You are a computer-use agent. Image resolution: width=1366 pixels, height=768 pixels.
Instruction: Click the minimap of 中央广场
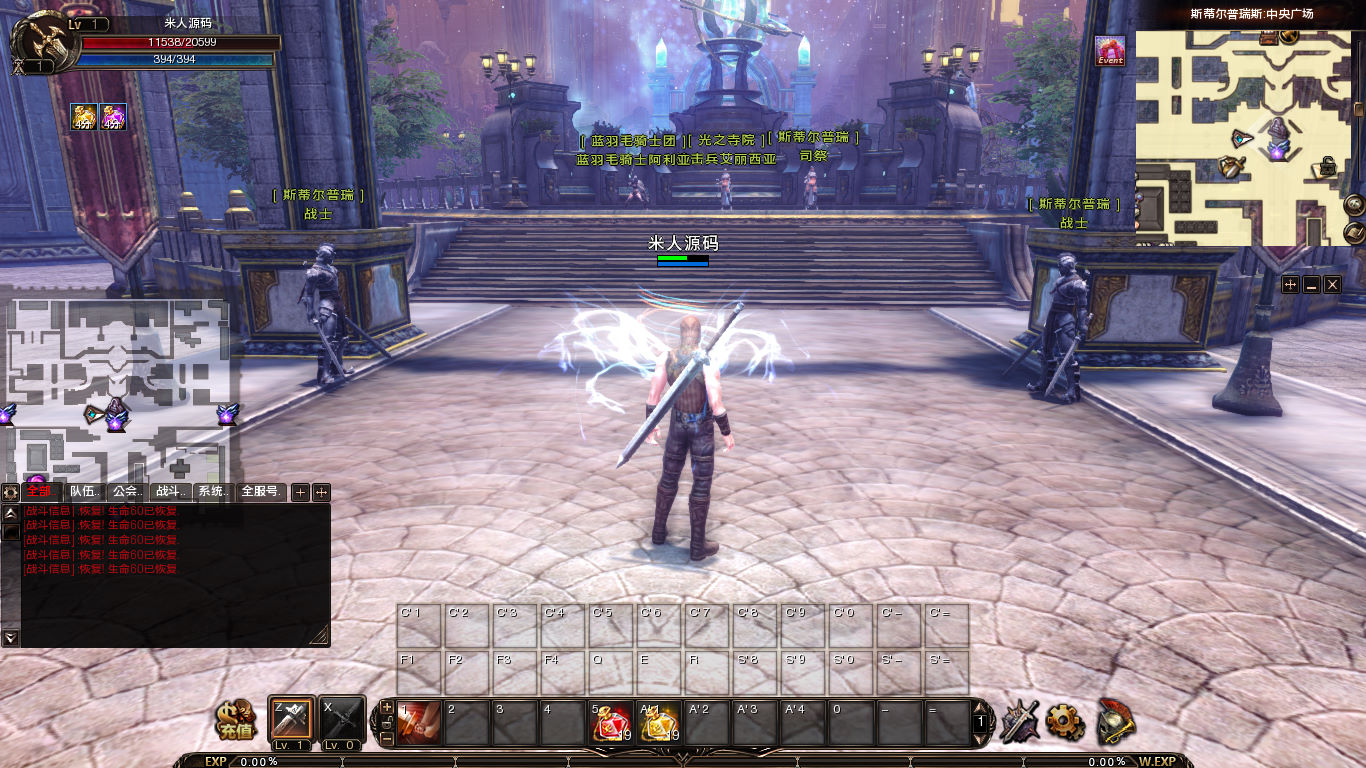point(1243,138)
